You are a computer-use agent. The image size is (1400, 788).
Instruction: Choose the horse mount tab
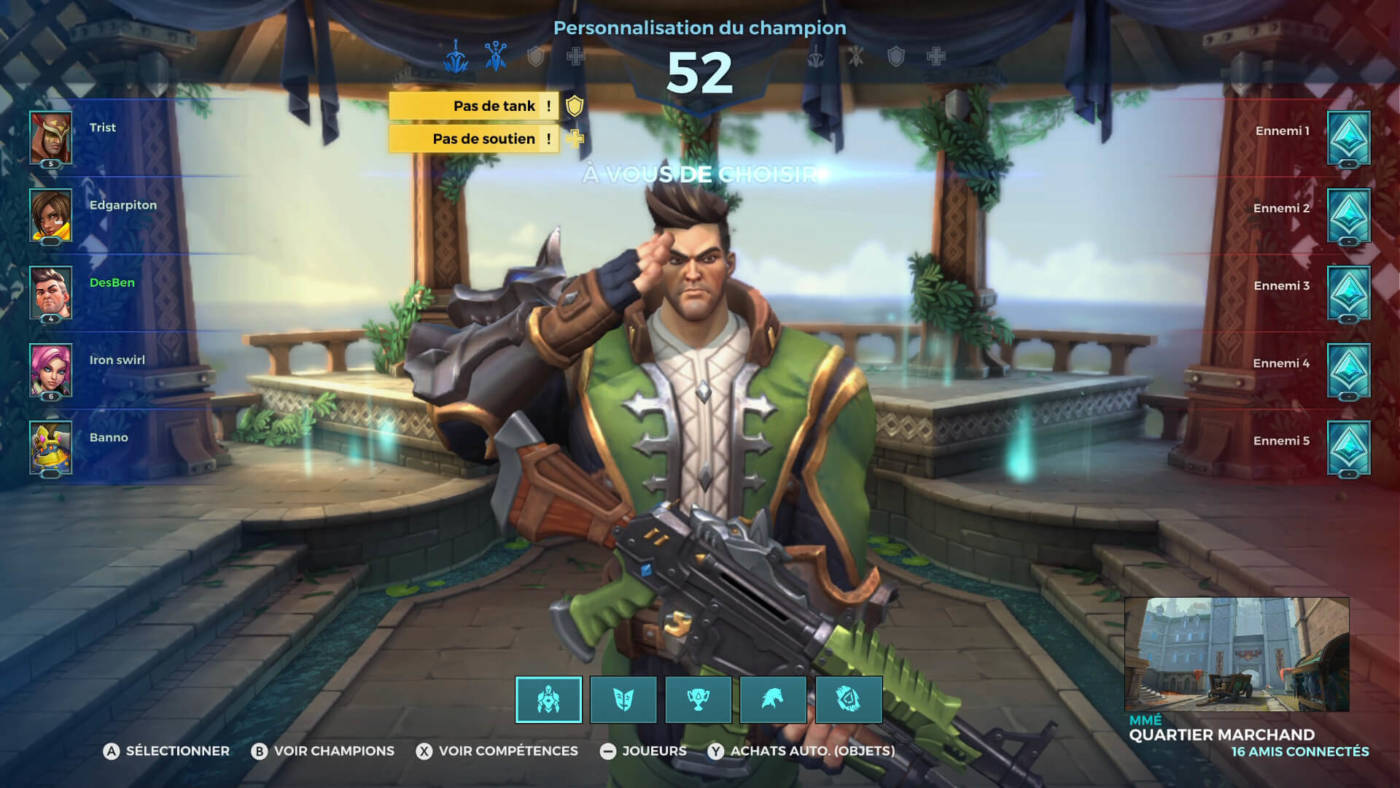tap(773, 700)
